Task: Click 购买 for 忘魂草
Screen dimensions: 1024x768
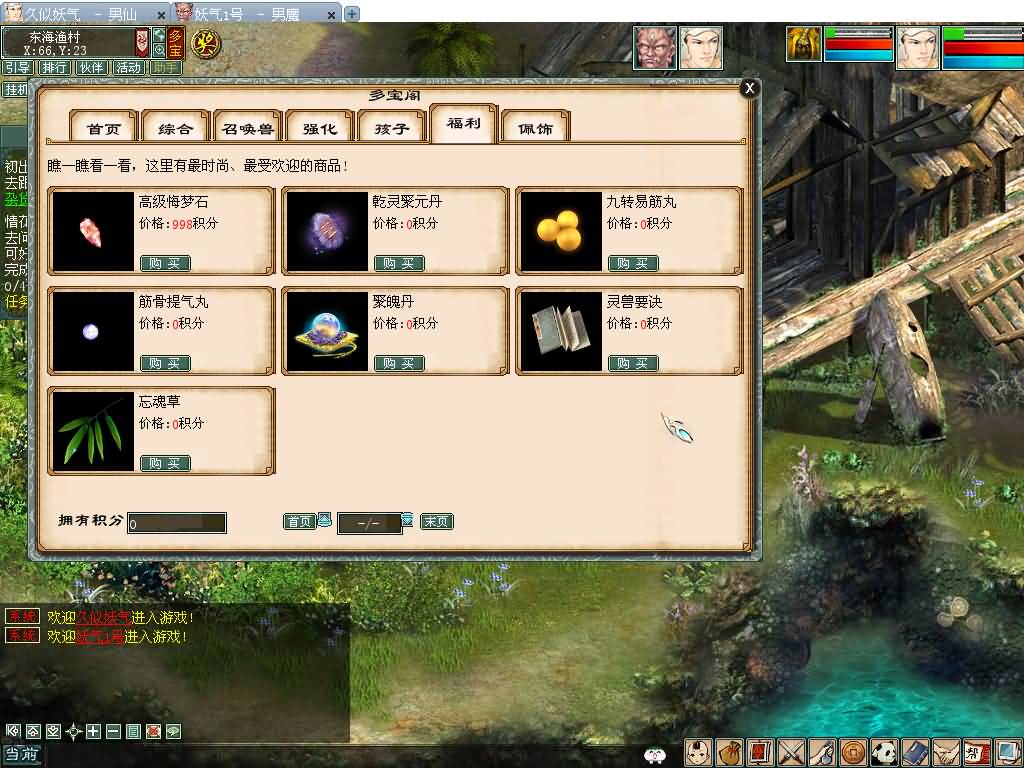Action: pos(165,463)
